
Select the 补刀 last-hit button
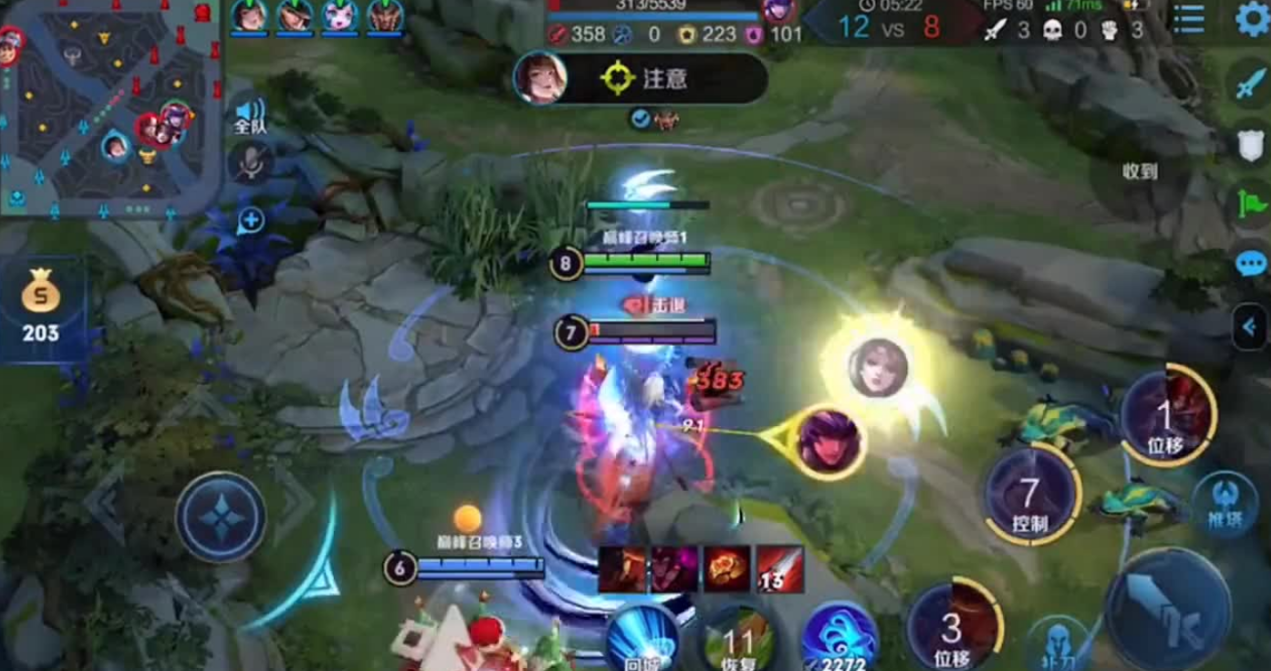pos(1058,643)
